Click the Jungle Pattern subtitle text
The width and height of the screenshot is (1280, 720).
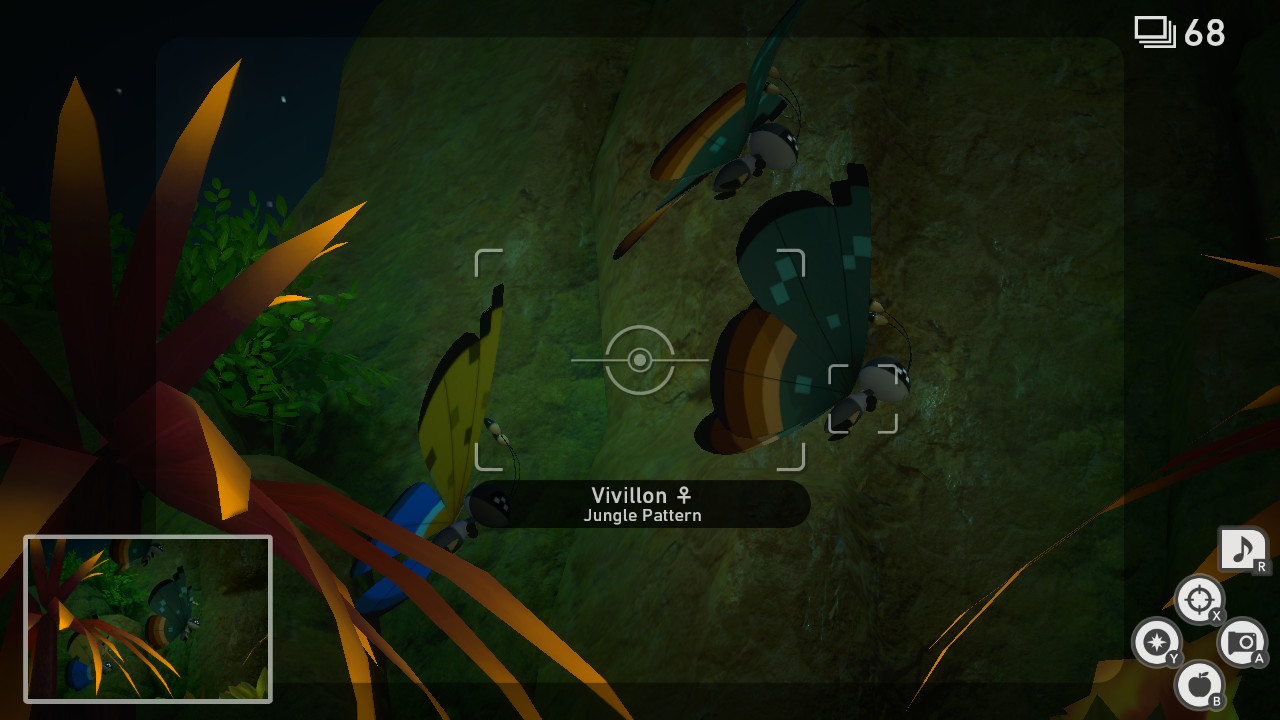(642, 517)
